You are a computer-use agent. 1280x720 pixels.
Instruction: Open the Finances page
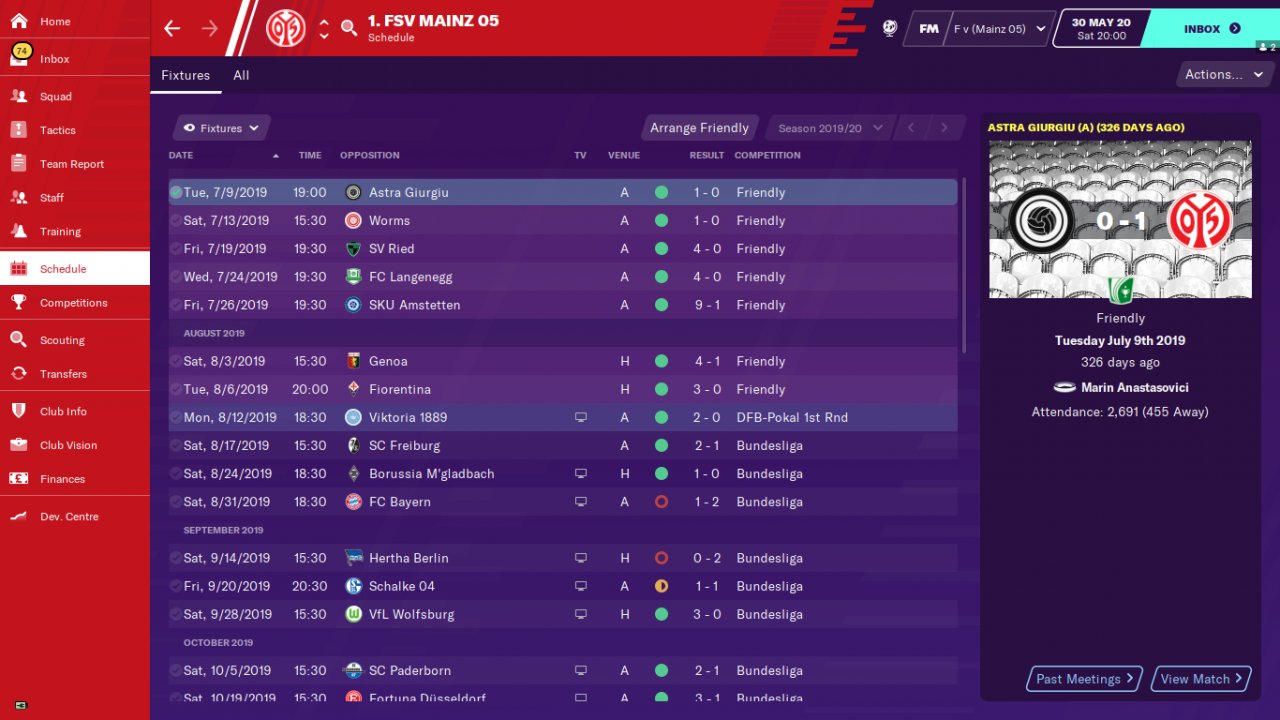point(62,479)
